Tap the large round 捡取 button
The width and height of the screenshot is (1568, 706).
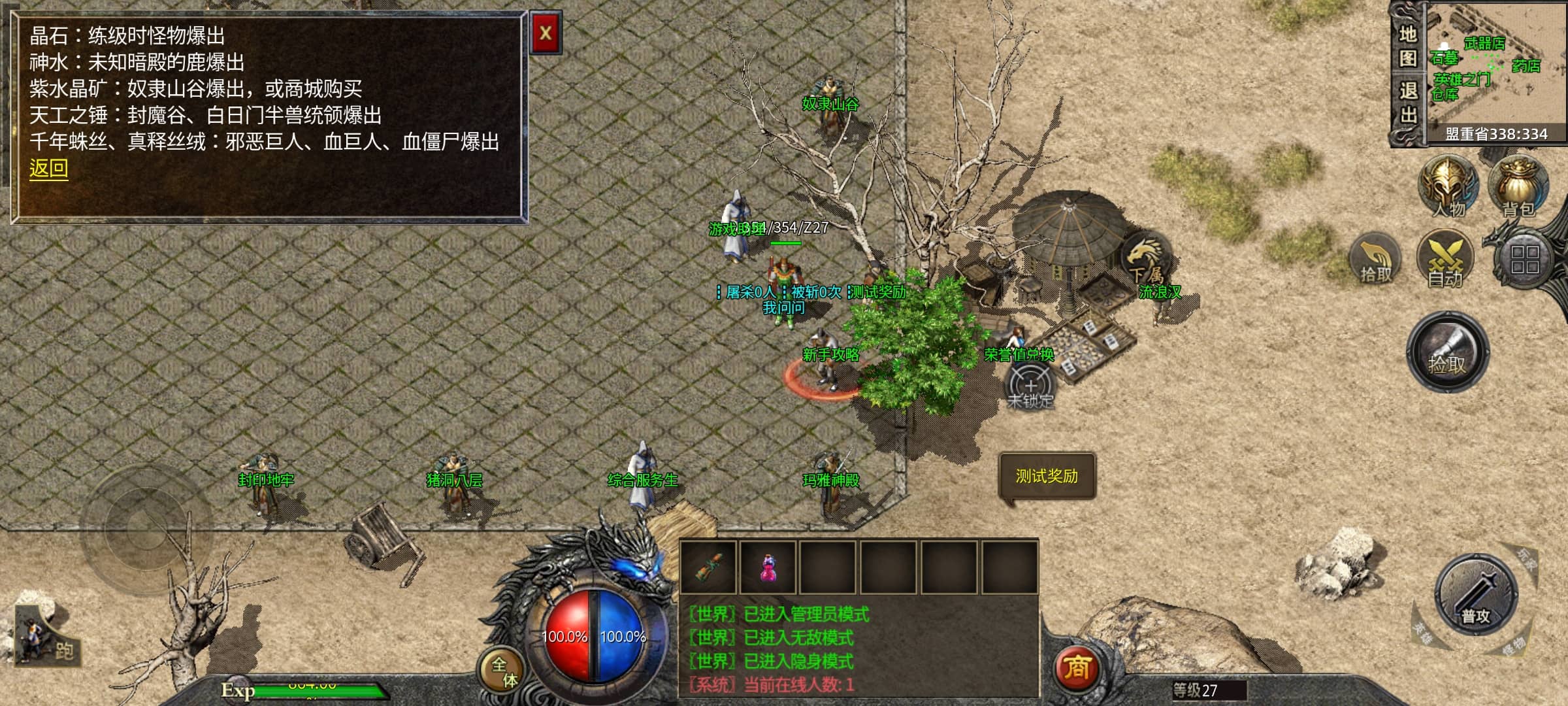pyautogui.click(x=1447, y=353)
